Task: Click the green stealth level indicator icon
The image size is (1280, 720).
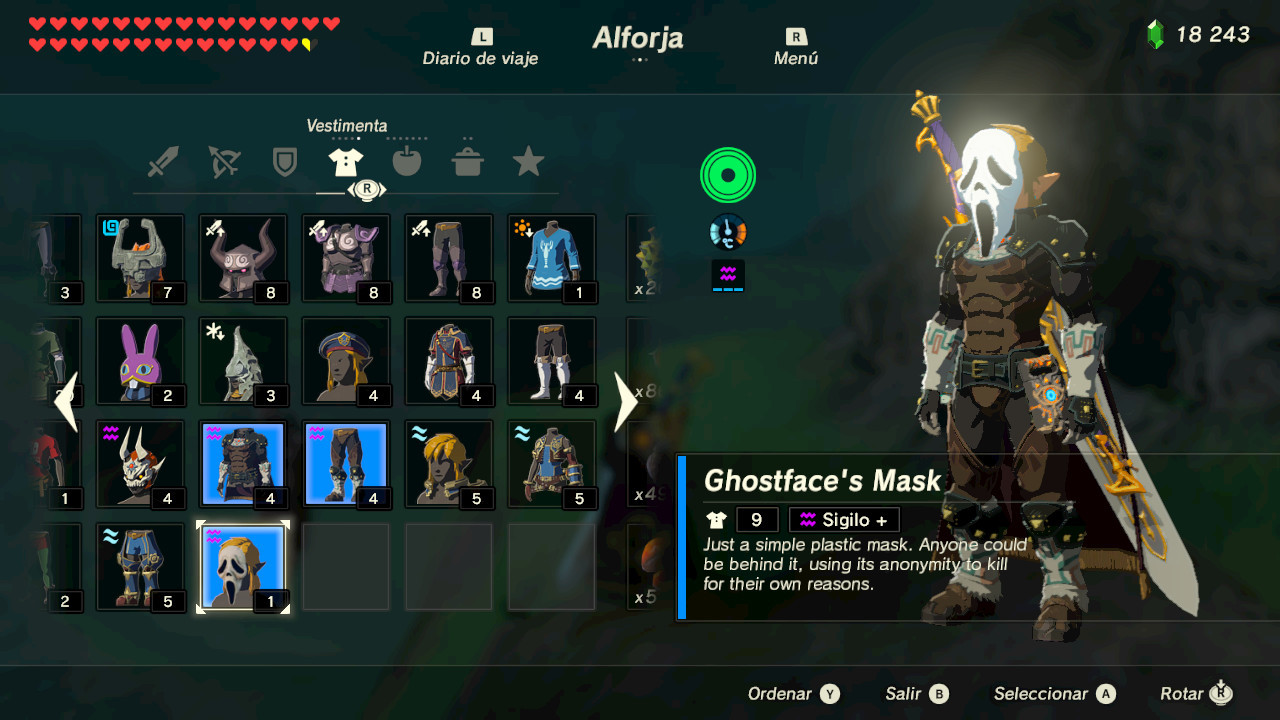Action: 727,174
